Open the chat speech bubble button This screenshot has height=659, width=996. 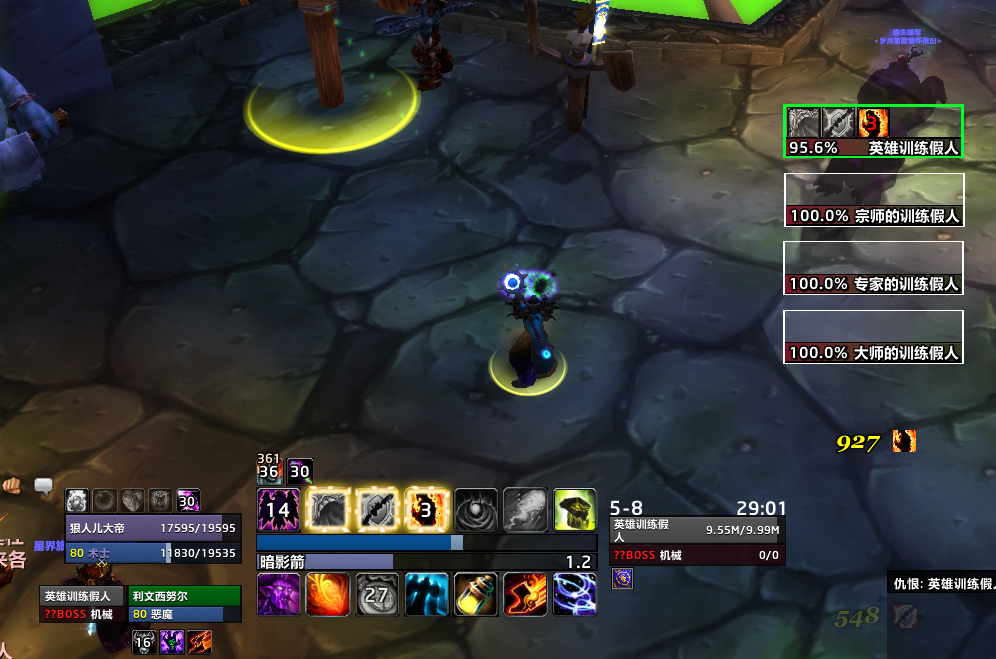click(44, 487)
